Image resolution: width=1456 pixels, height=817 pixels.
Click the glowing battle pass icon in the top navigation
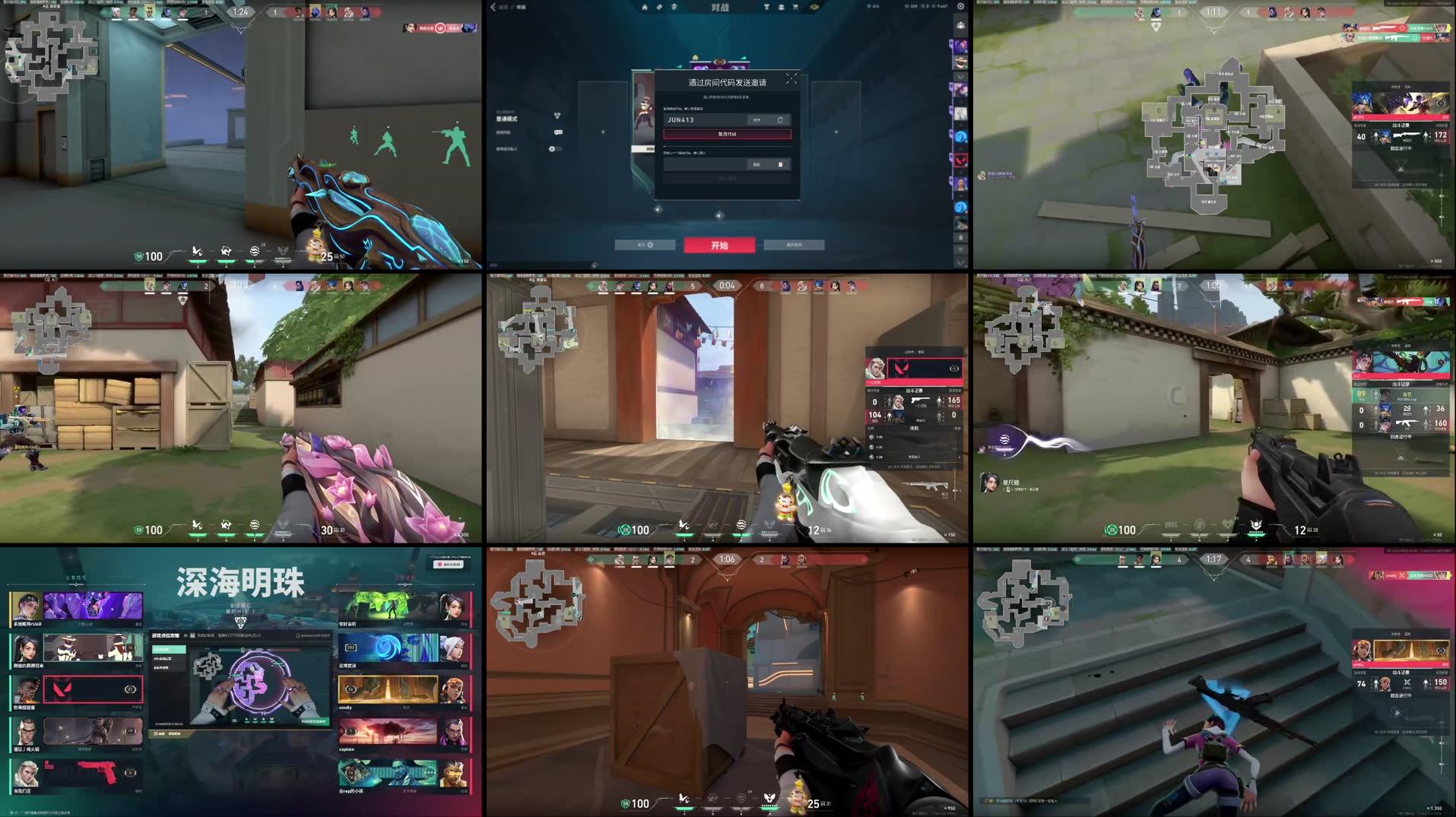[x=814, y=6]
